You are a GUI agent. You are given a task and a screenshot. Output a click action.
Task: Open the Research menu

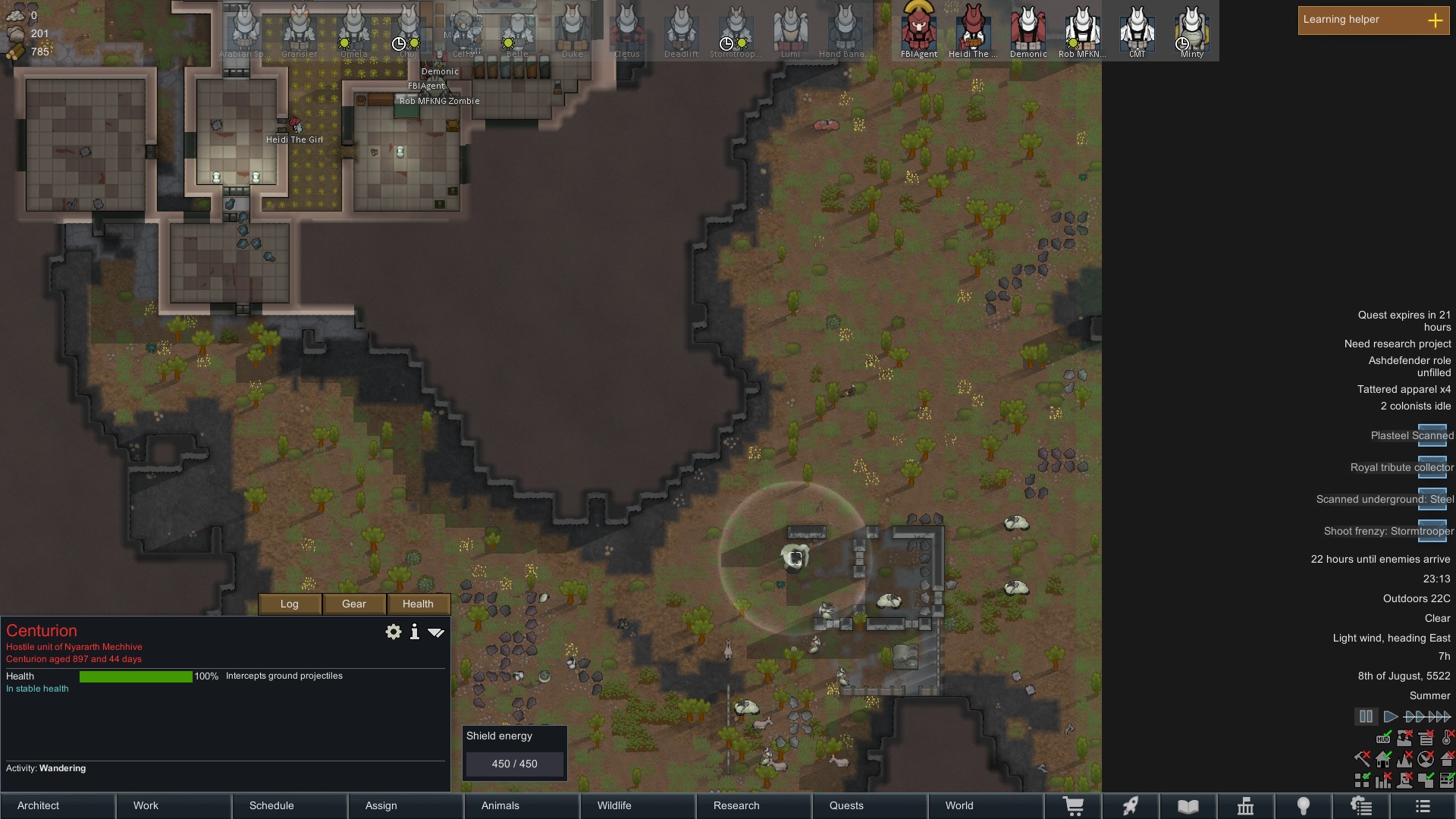coord(755,805)
